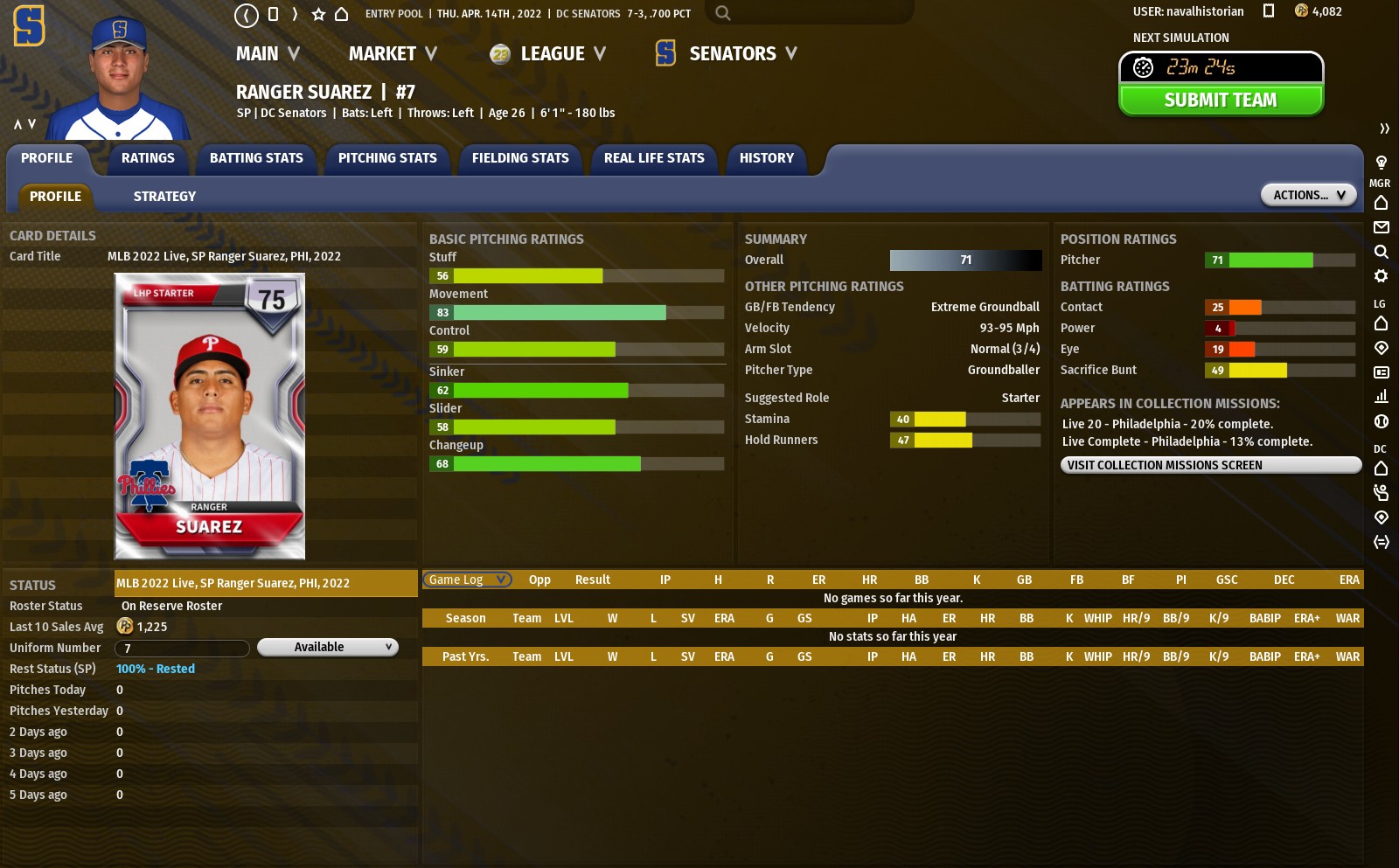1399x868 pixels.
Task: Click the magnifying glass search icon
Action: 722,13
